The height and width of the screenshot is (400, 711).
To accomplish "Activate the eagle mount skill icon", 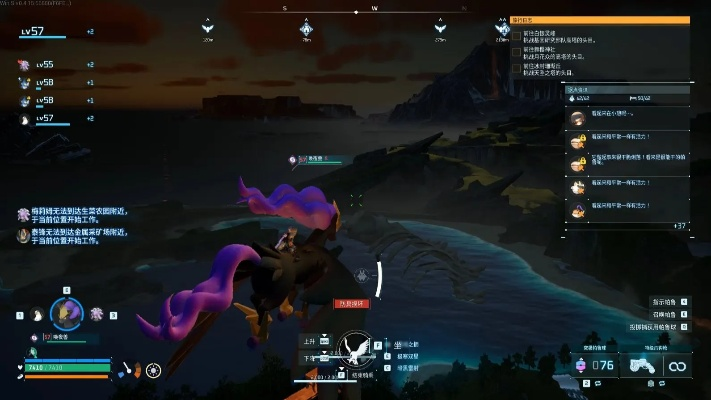I will [351, 351].
